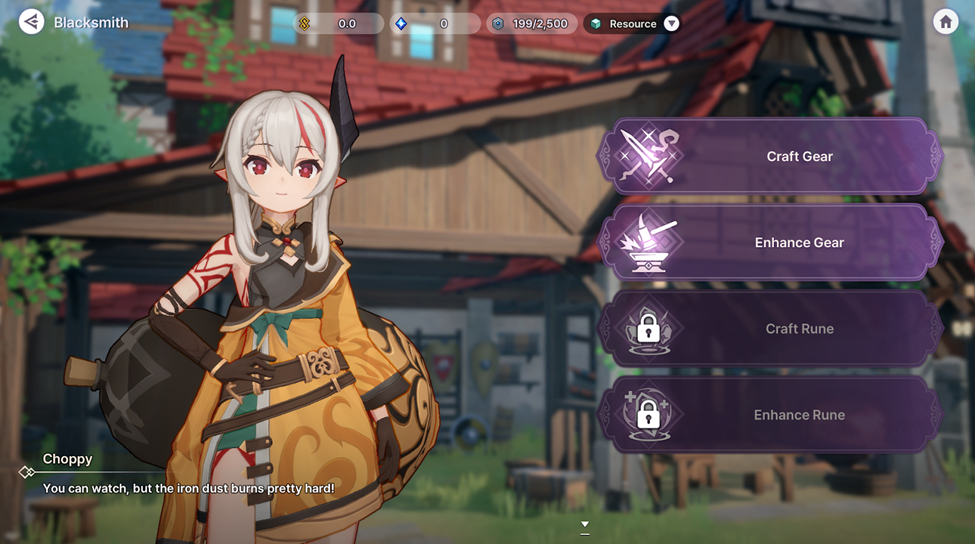This screenshot has width=975, height=544.
Task: Select the Enhance Gear option
Action: pos(770,242)
